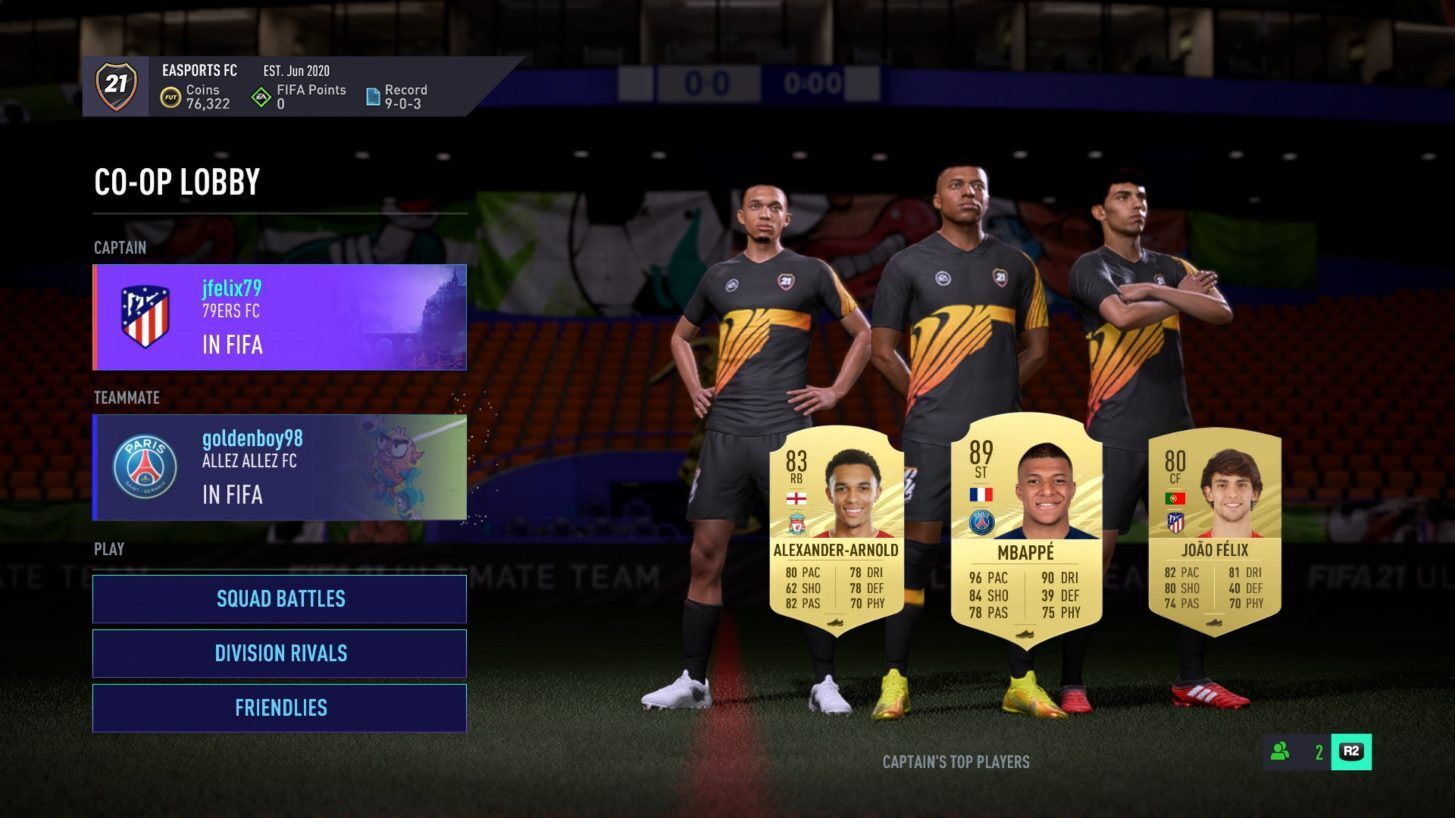This screenshot has width=1455, height=818.
Task: Select teammate goldenboy98's banner
Action: [x=279, y=467]
